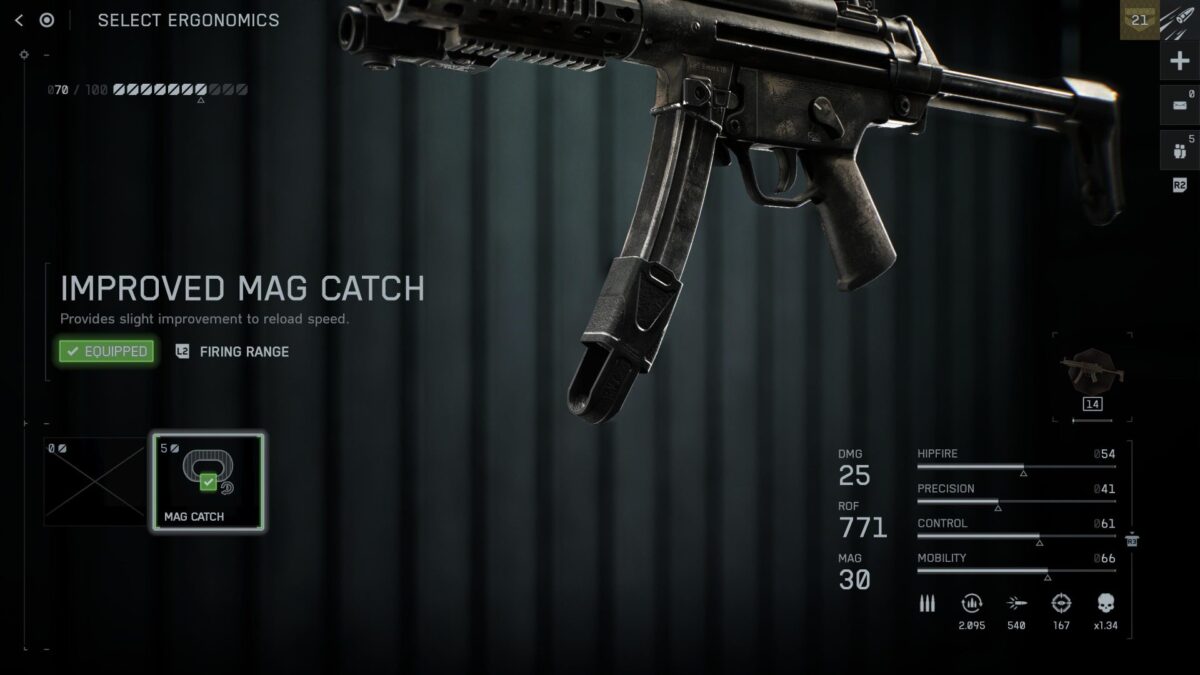Go back with the arrow button
This screenshot has width=1200, height=675.
coord(19,20)
